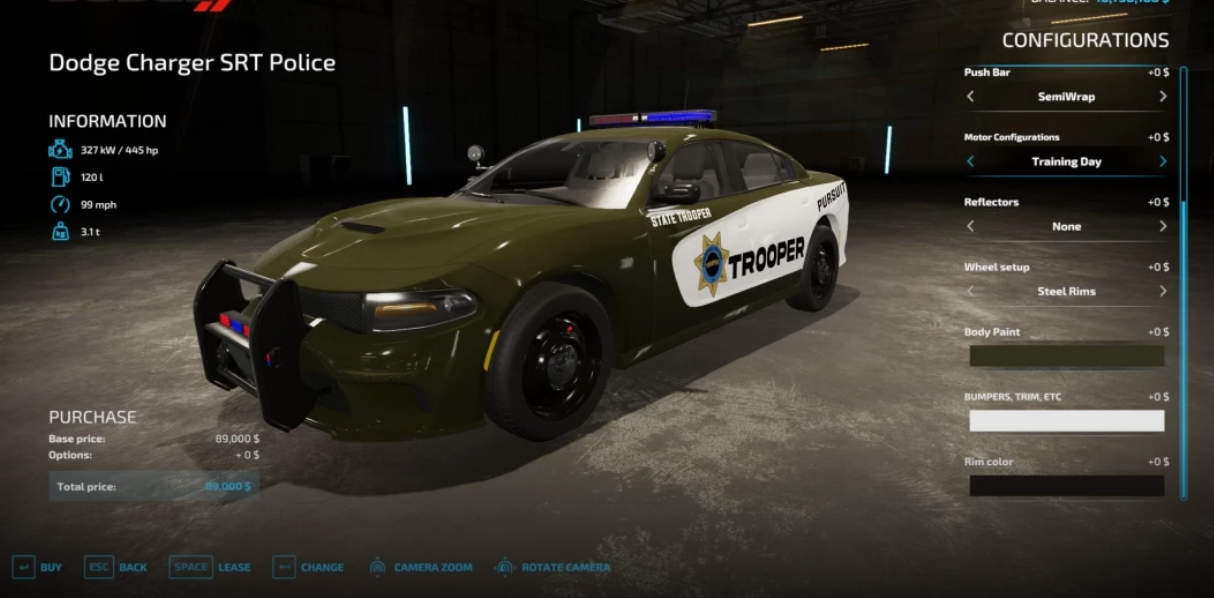This screenshot has height=598, width=1214.
Task: Go to previous Motor Configurations option
Action: (x=970, y=161)
